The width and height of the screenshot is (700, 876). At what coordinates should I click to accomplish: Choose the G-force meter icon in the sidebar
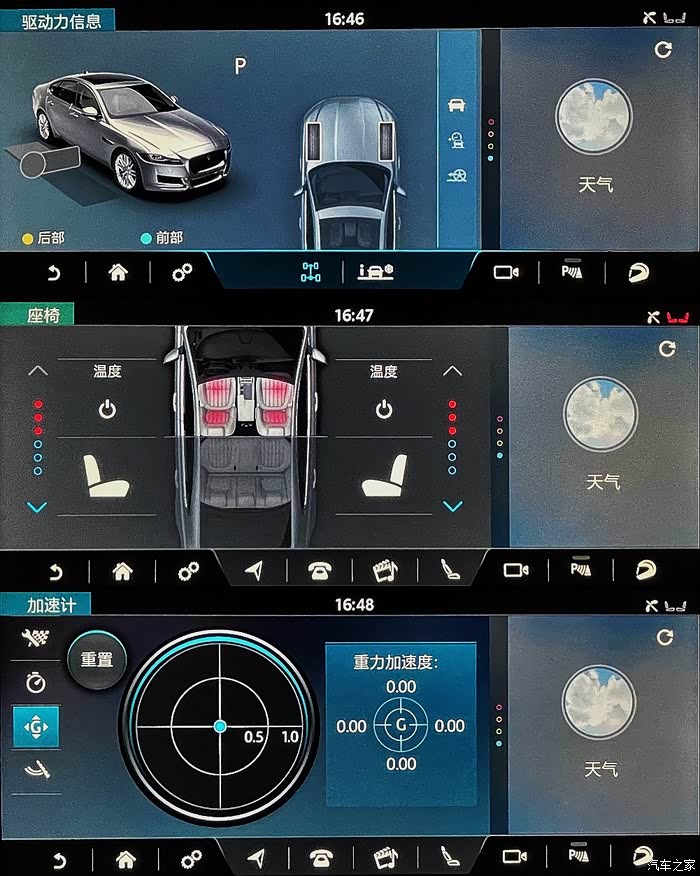tap(36, 727)
